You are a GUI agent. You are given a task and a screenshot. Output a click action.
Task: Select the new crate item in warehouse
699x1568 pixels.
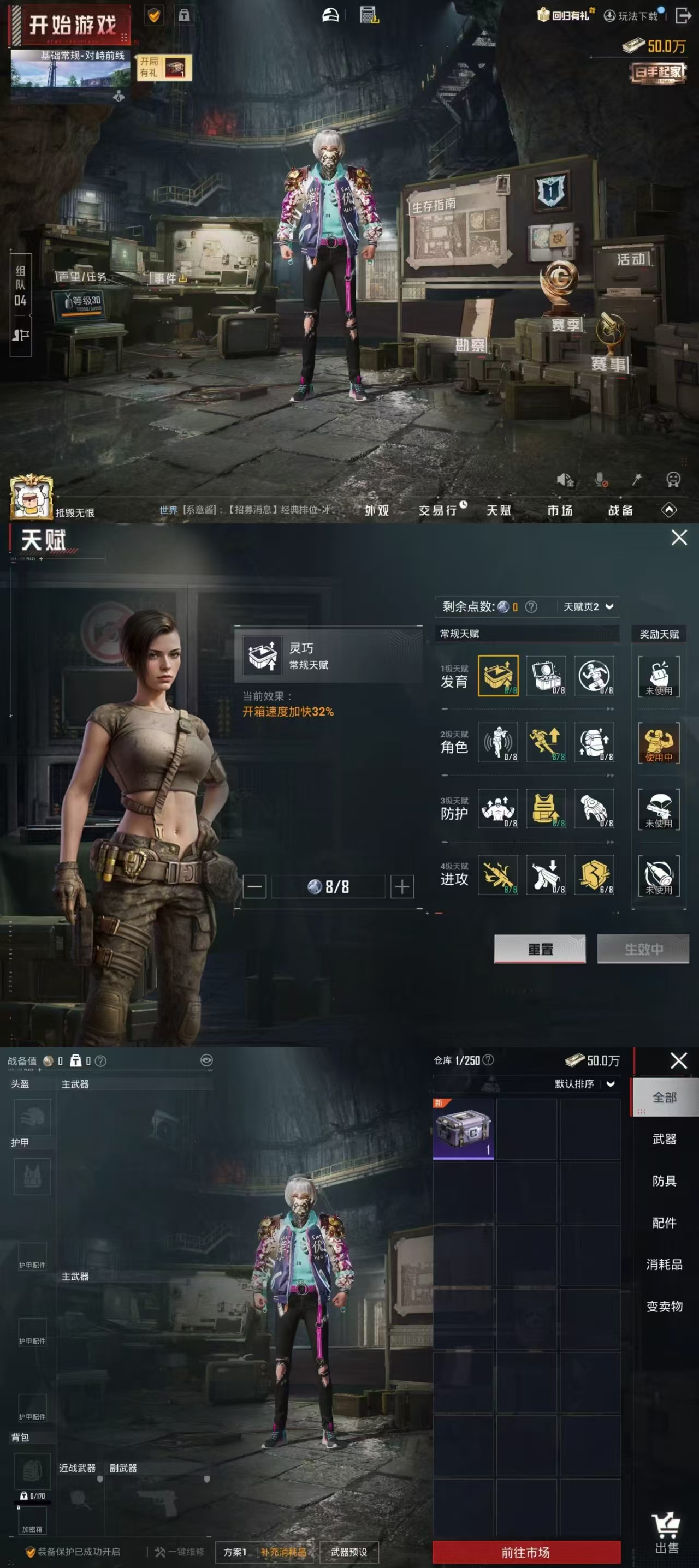tap(464, 1129)
